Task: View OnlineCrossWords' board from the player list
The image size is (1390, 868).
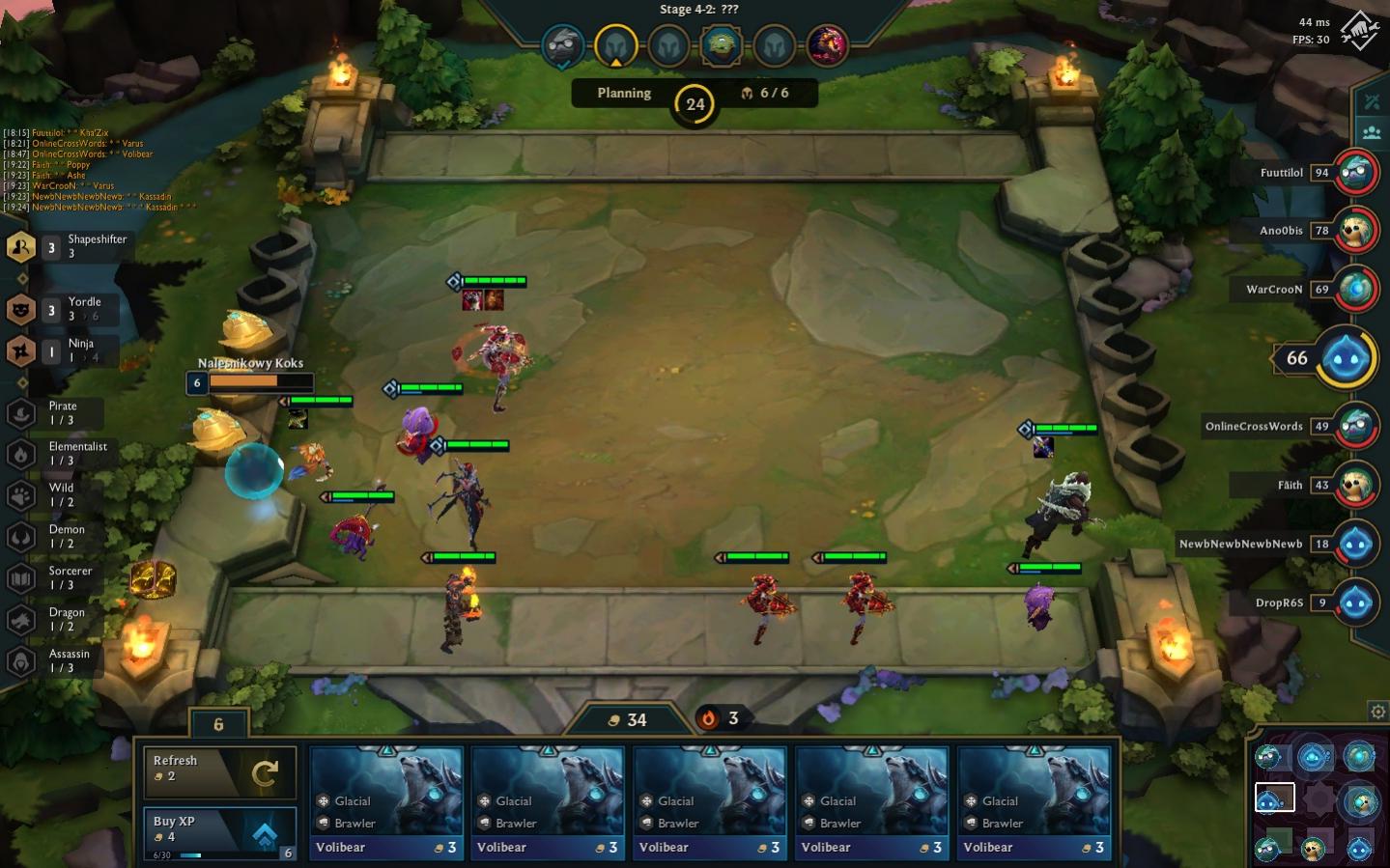Action: click(1355, 426)
